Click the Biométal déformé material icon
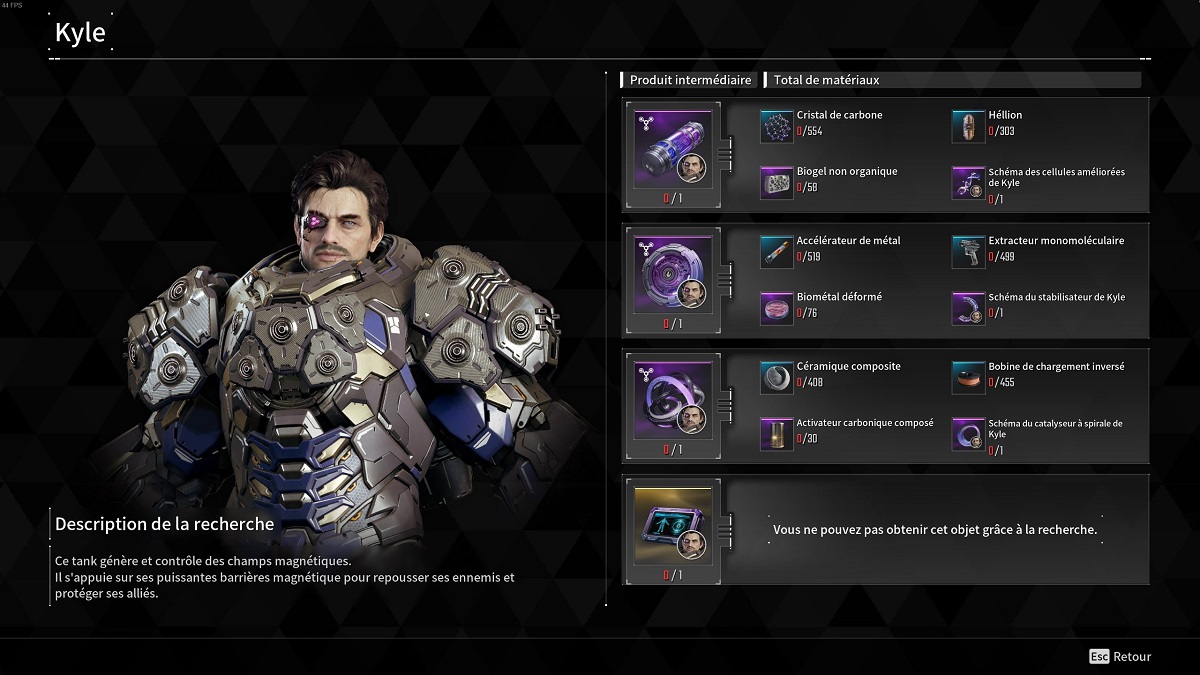1200x675 pixels. coord(776,308)
